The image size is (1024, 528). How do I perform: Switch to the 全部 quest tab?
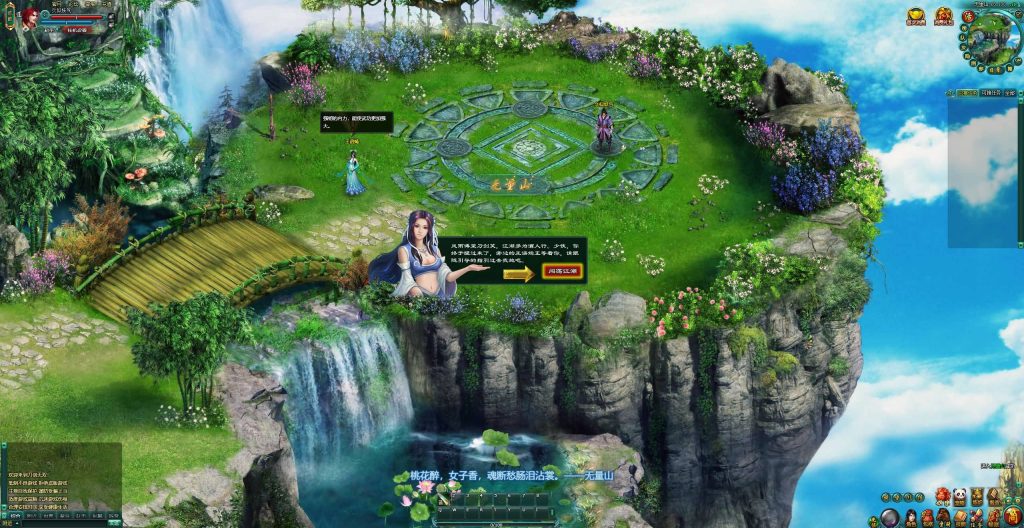(1011, 93)
